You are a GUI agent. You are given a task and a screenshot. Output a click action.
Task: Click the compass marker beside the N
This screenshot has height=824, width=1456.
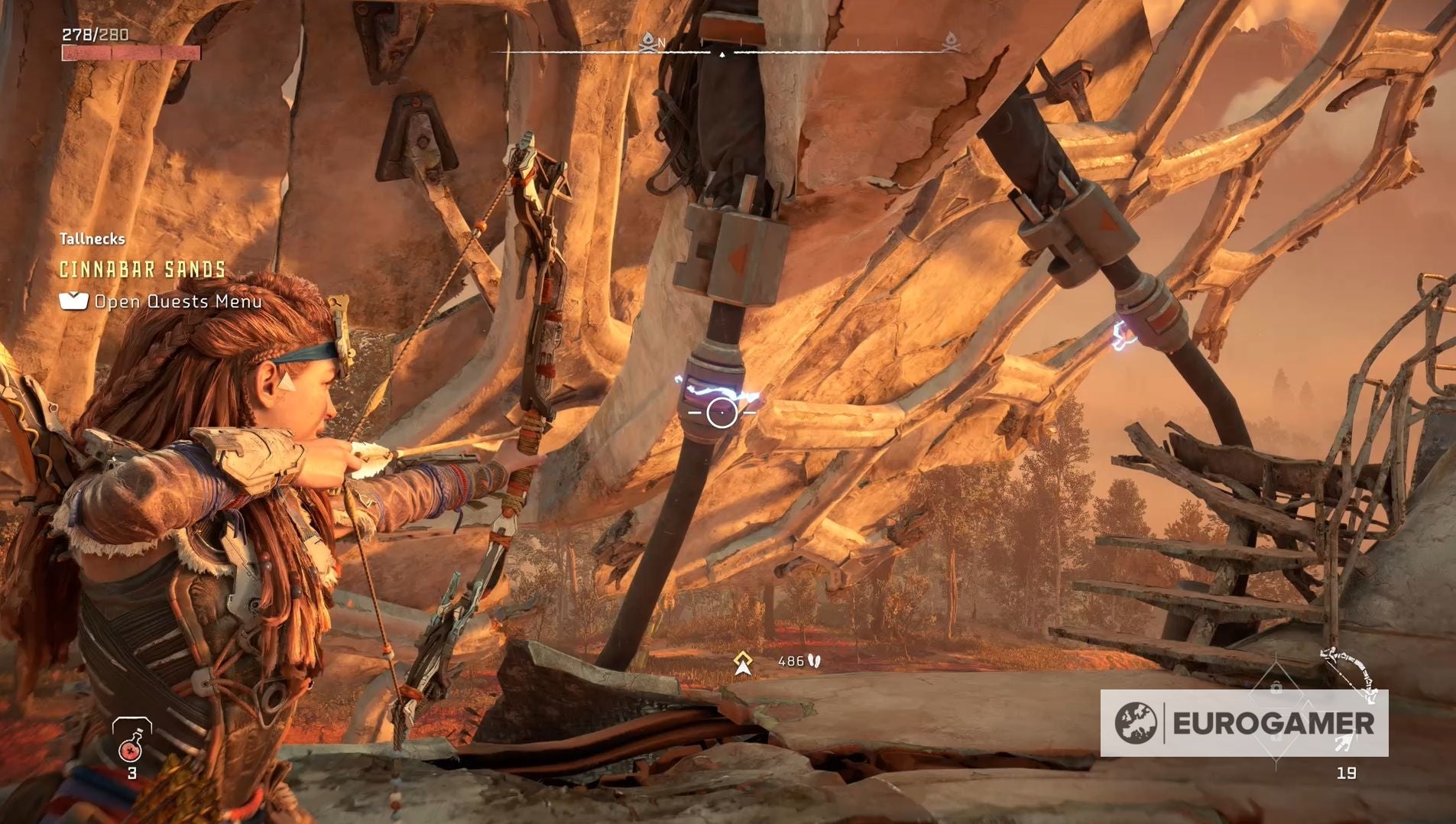[x=648, y=41]
